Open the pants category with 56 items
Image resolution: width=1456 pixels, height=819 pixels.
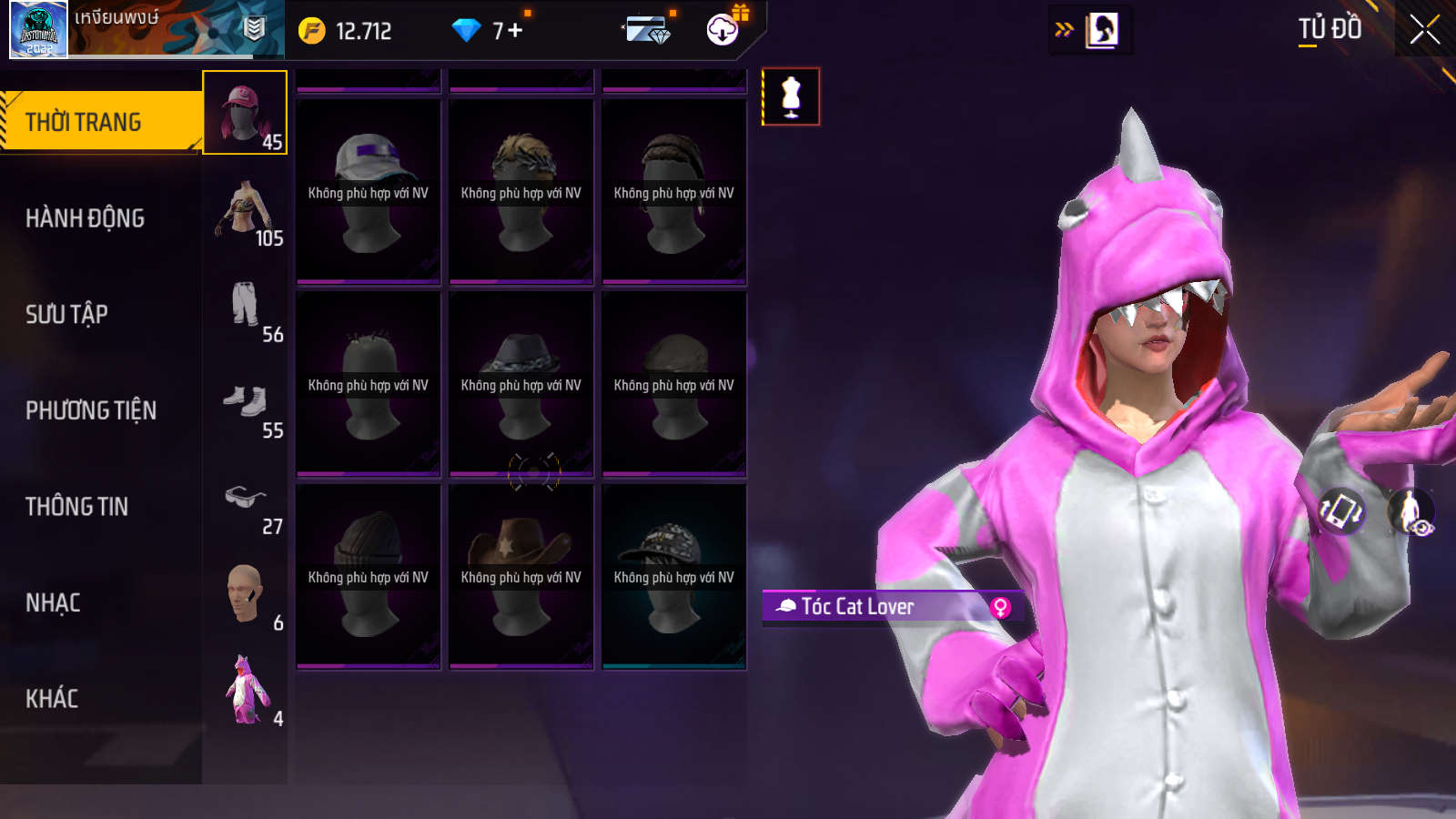click(x=245, y=306)
